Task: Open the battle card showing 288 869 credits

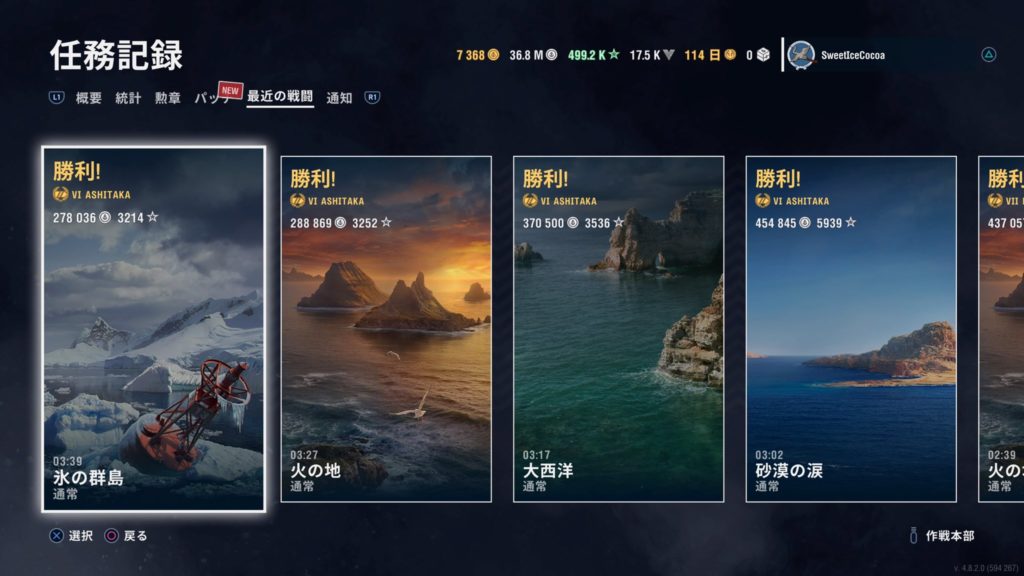Action: (x=386, y=329)
